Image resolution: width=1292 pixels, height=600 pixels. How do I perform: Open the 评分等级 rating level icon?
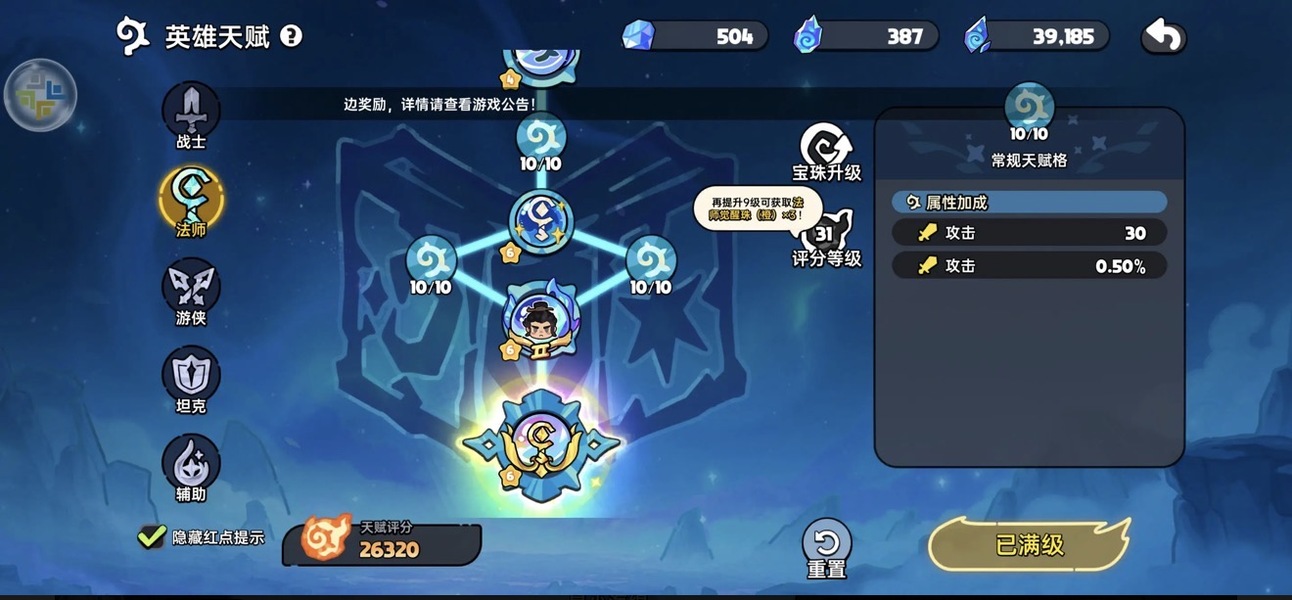pos(827,238)
